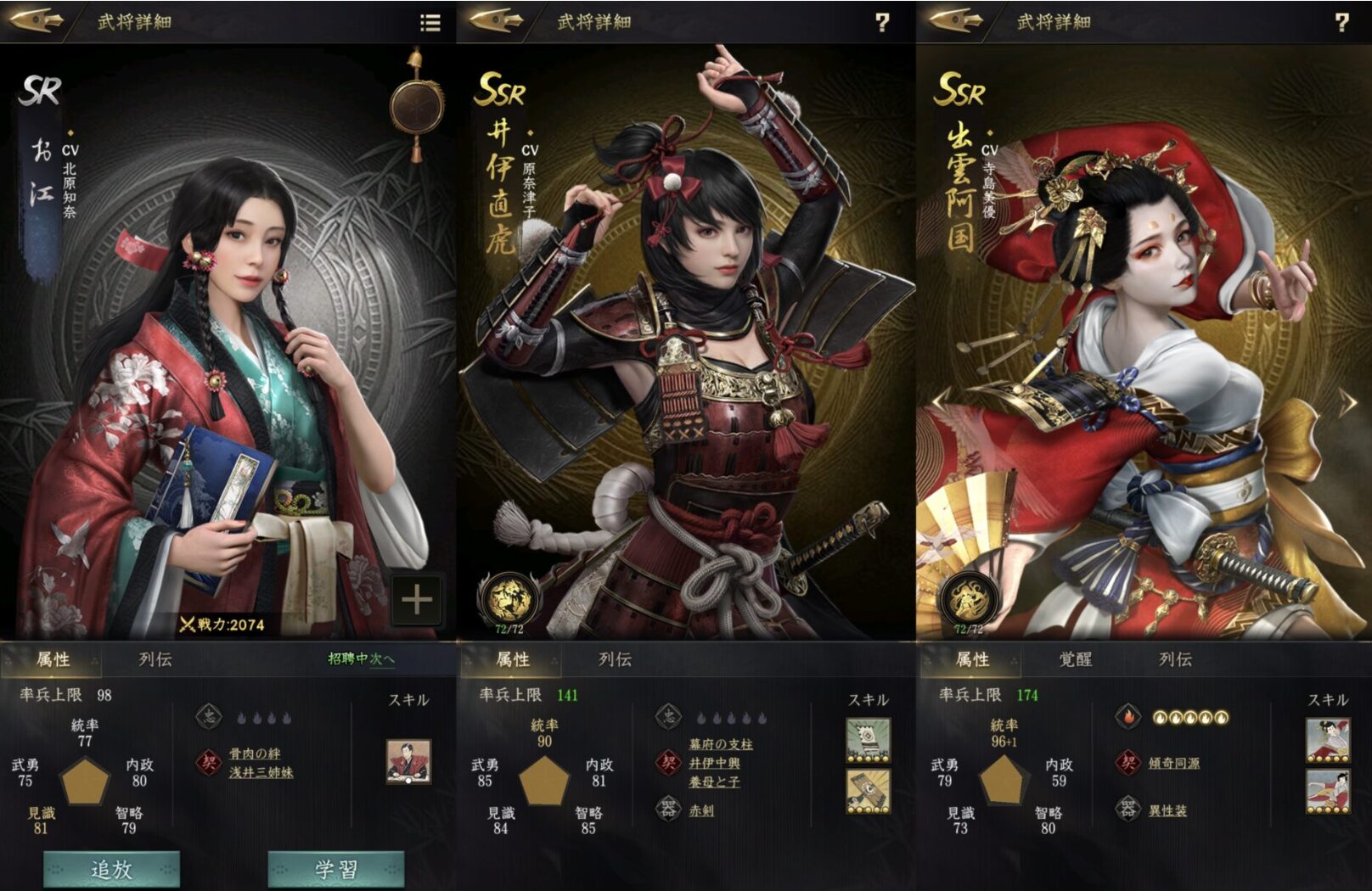Image resolution: width=1372 pixels, height=891 pixels.
Task: Show the 傾奇同源 bond details
Action: pos(1174,763)
